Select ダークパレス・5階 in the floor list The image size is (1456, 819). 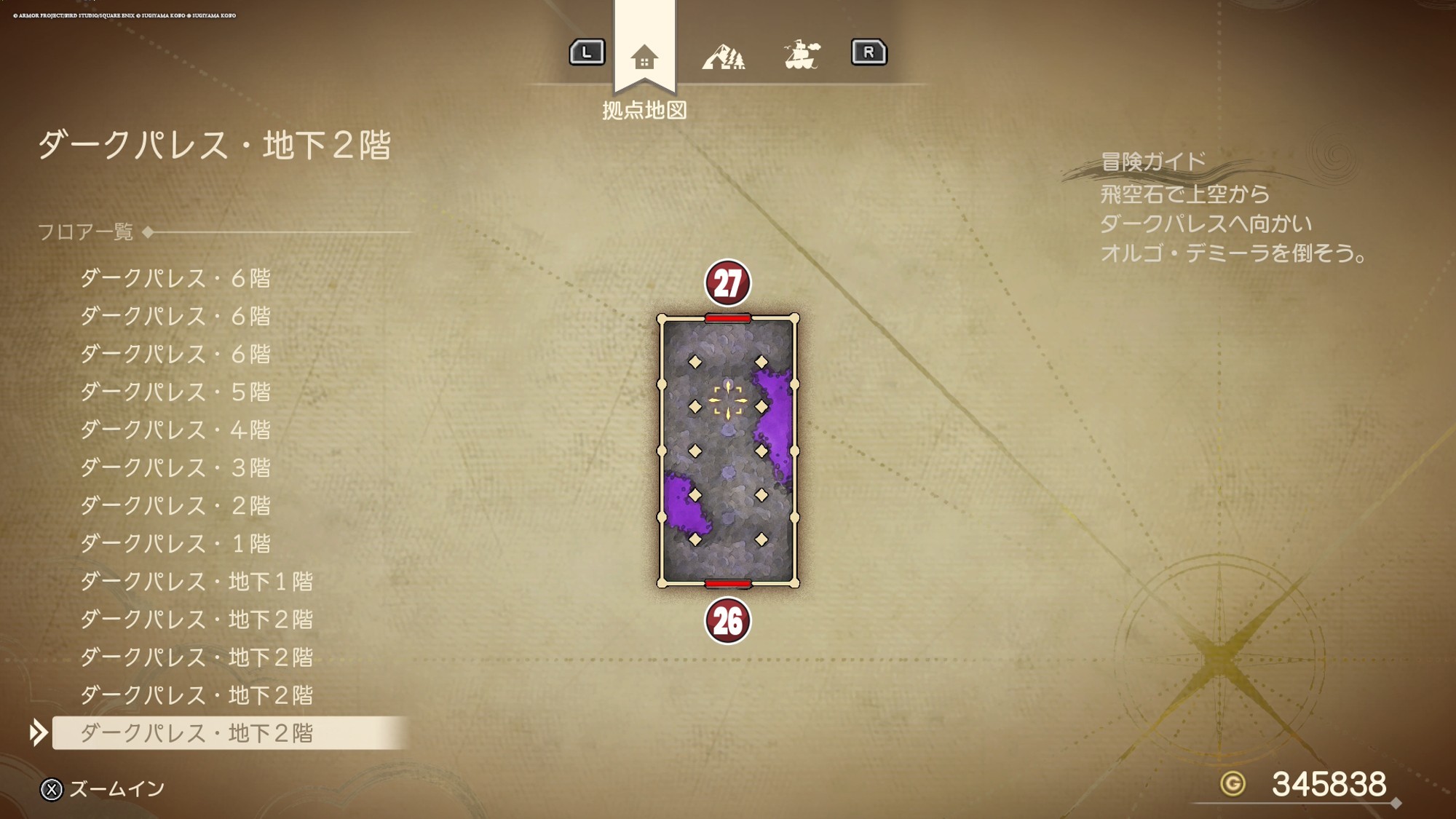tap(175, 392)
